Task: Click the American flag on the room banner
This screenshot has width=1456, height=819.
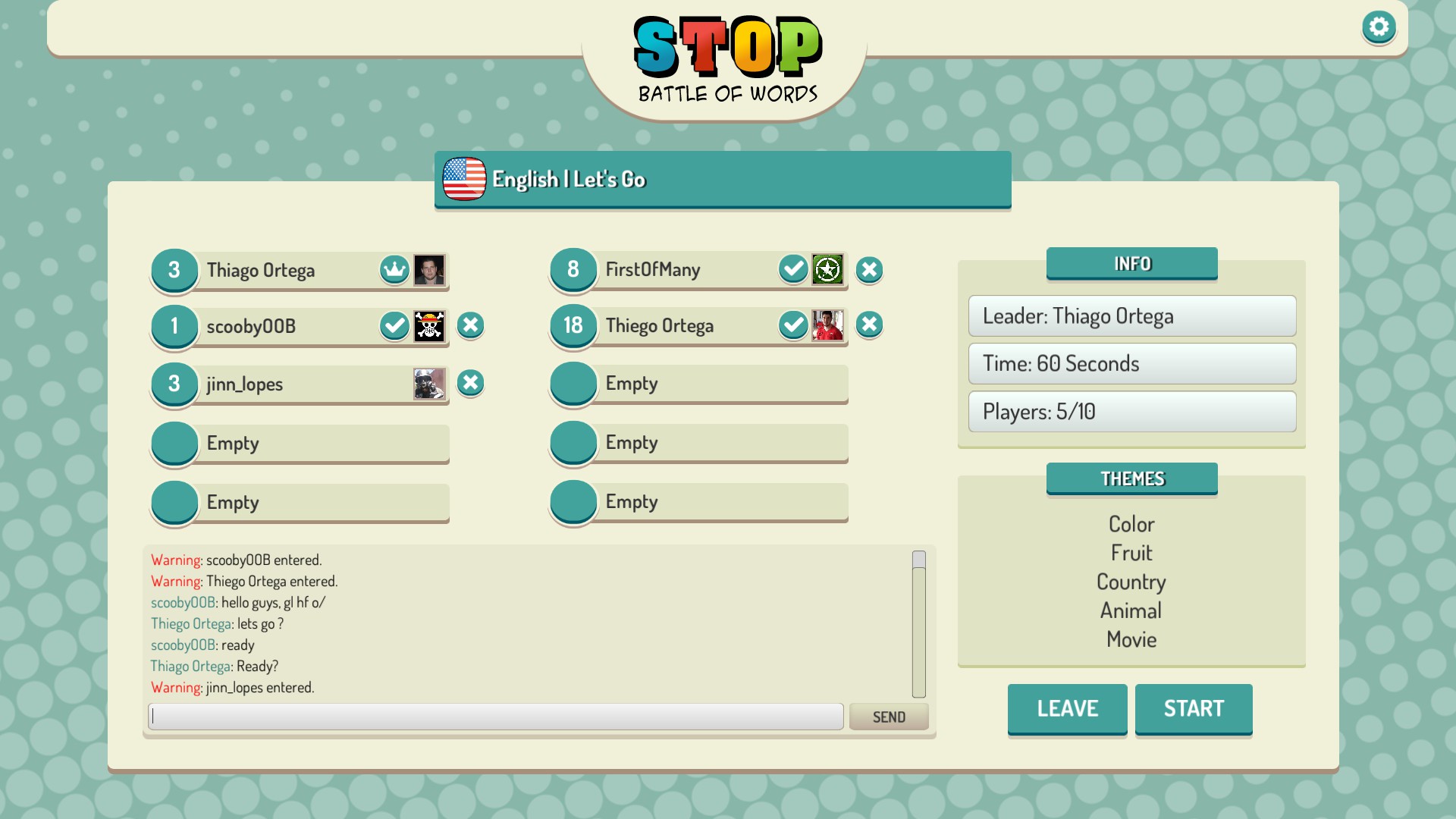Action: point(463,179)
